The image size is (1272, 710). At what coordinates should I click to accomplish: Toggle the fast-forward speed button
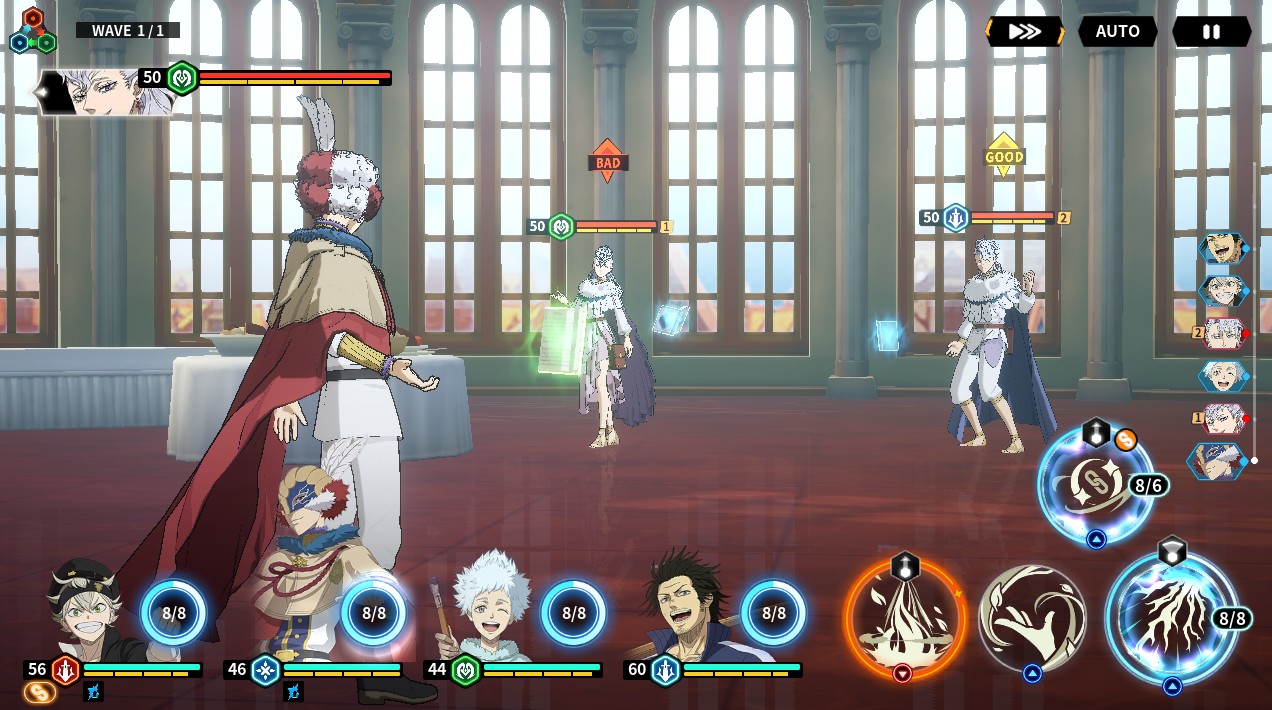coord(1024,31)
